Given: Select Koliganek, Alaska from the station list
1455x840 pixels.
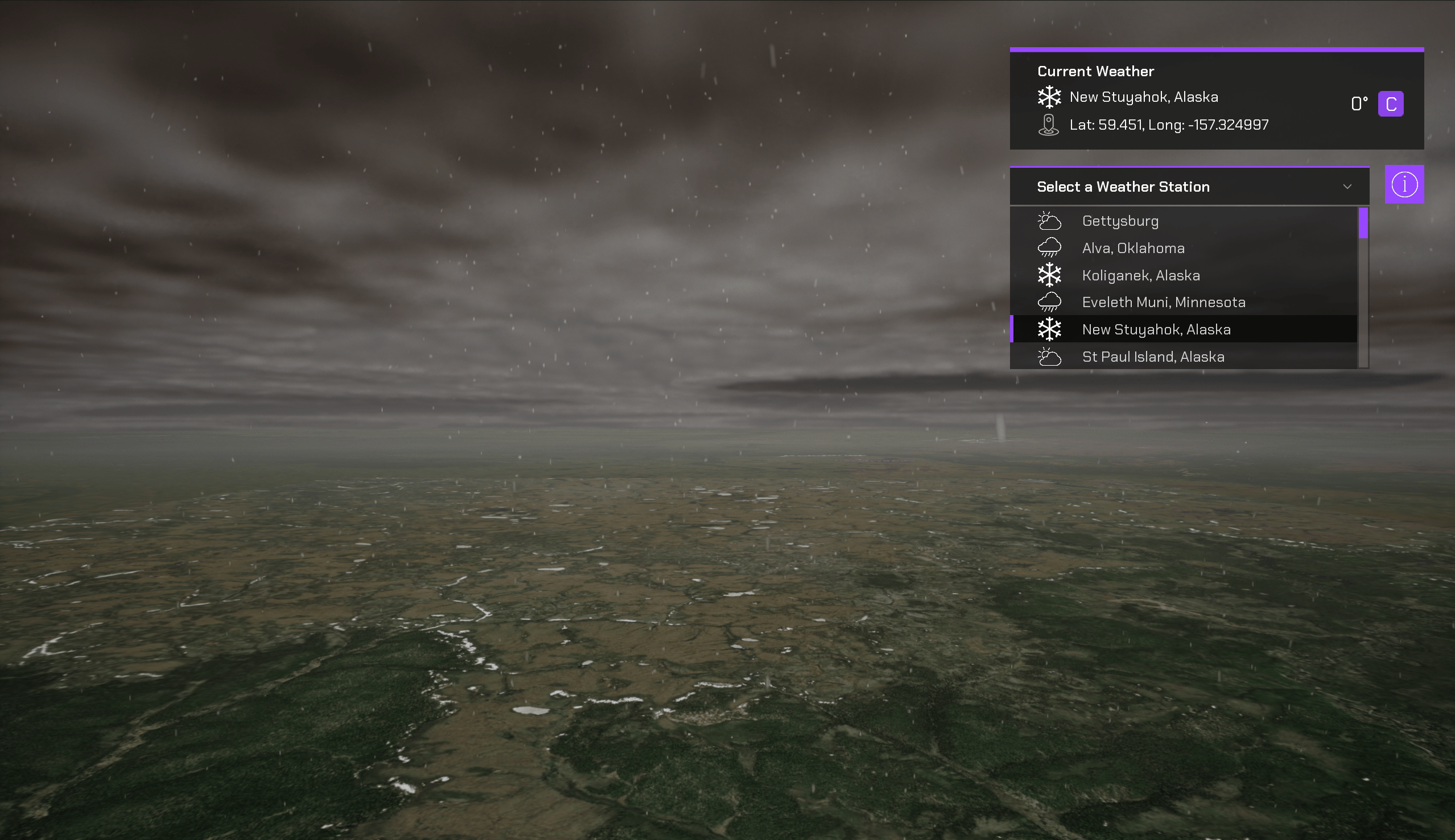Looking at the screenshot, I should coord(1141,275).
